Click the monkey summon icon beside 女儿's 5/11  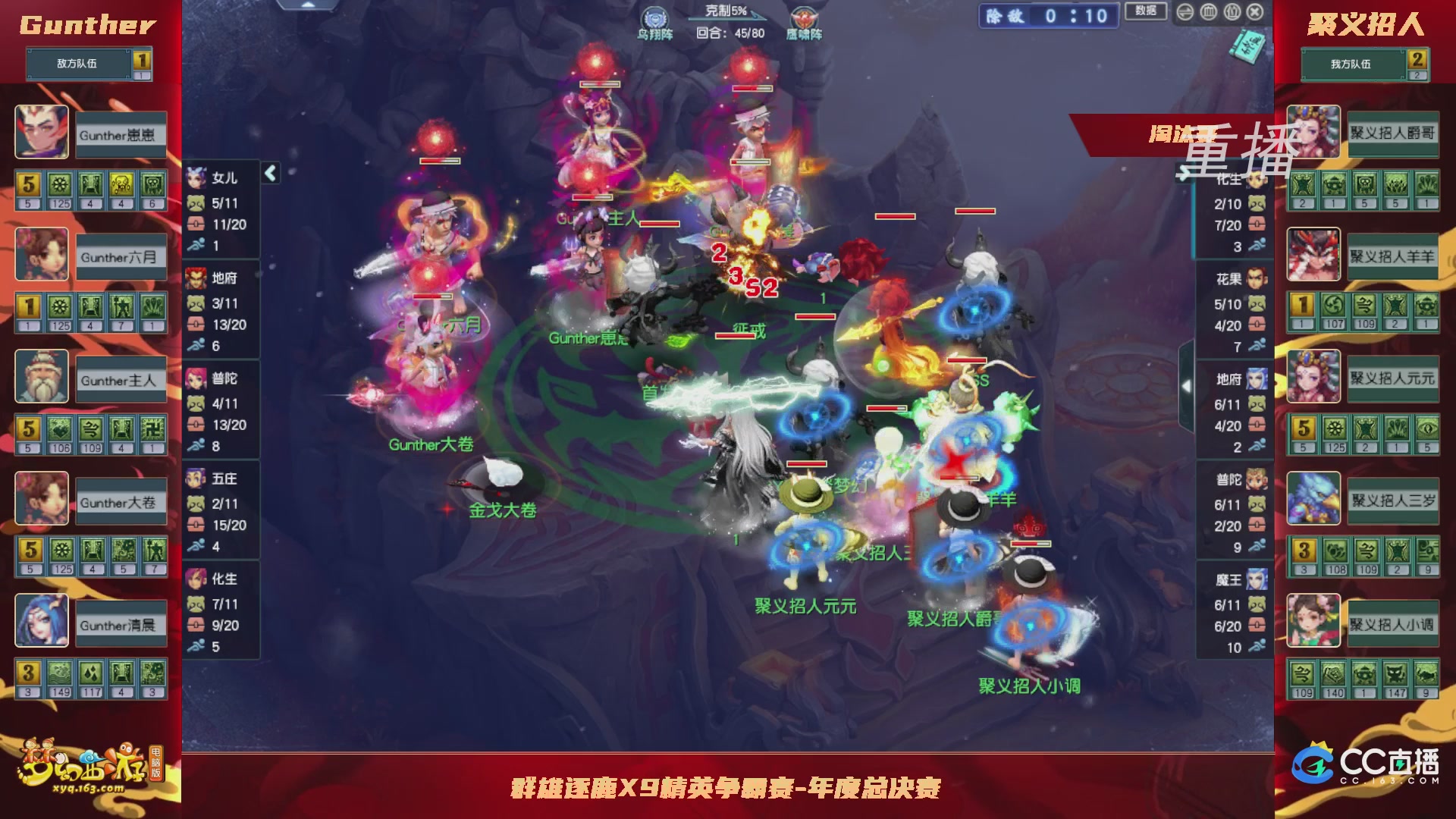click(x=195, y=203)
